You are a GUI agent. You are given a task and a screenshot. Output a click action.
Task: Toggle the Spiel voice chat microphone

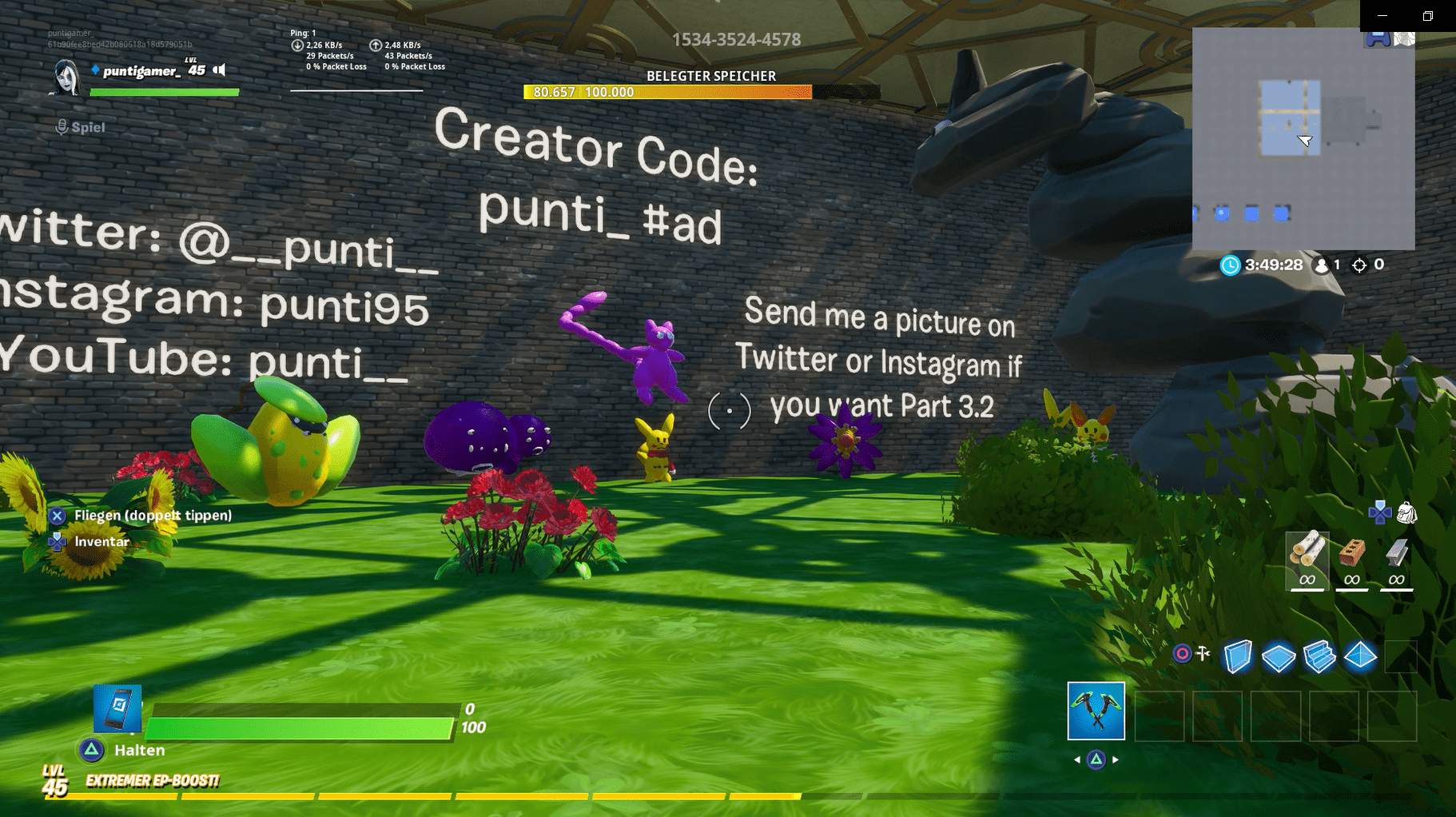(x=62, y=127)
